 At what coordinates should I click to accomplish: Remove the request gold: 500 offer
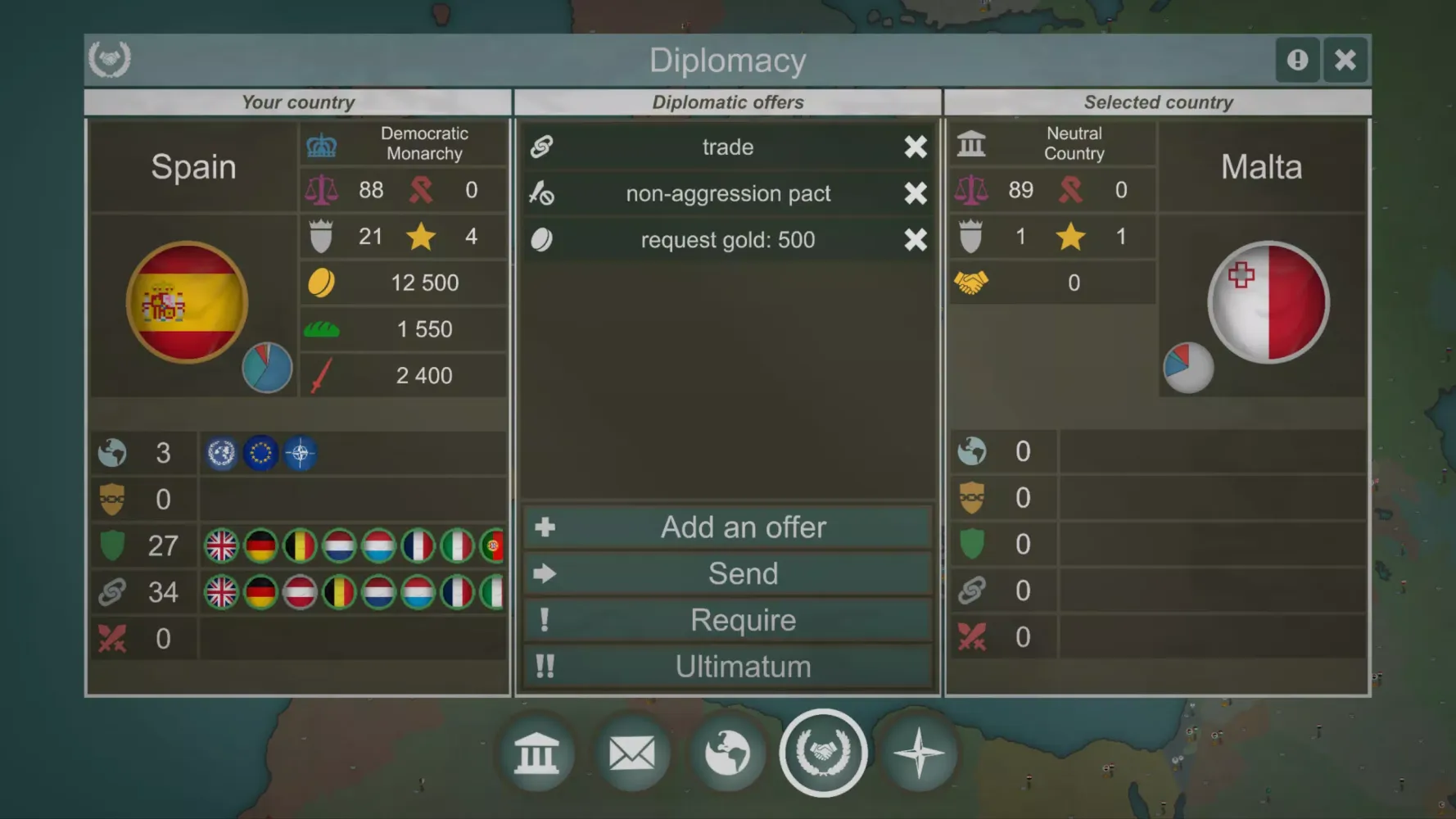[x=916, y=239]
